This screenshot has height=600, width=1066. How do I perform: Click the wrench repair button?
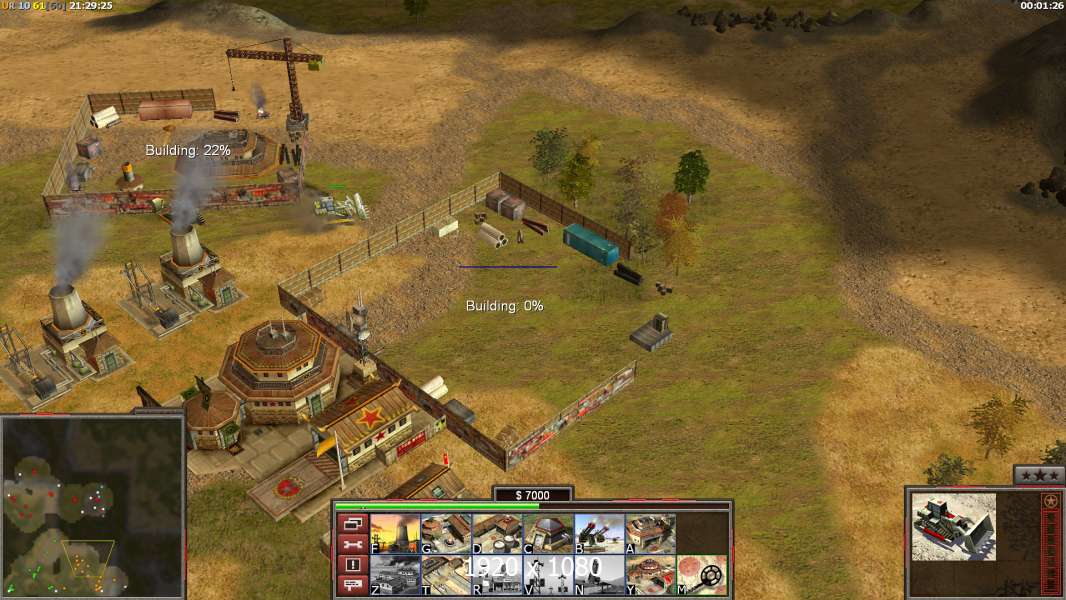tap(353, 544)
